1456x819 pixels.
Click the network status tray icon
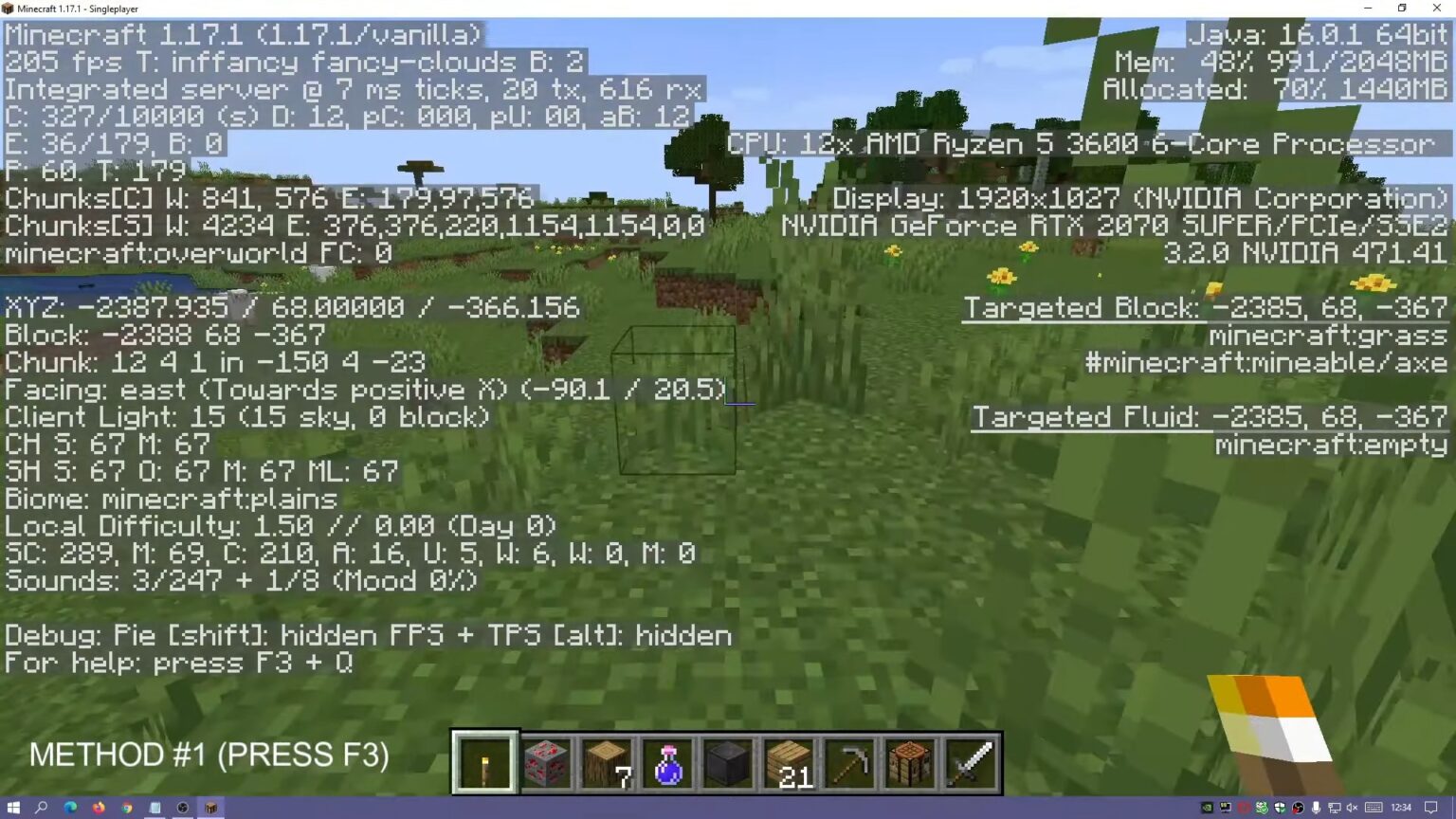tap(1334, 808)
